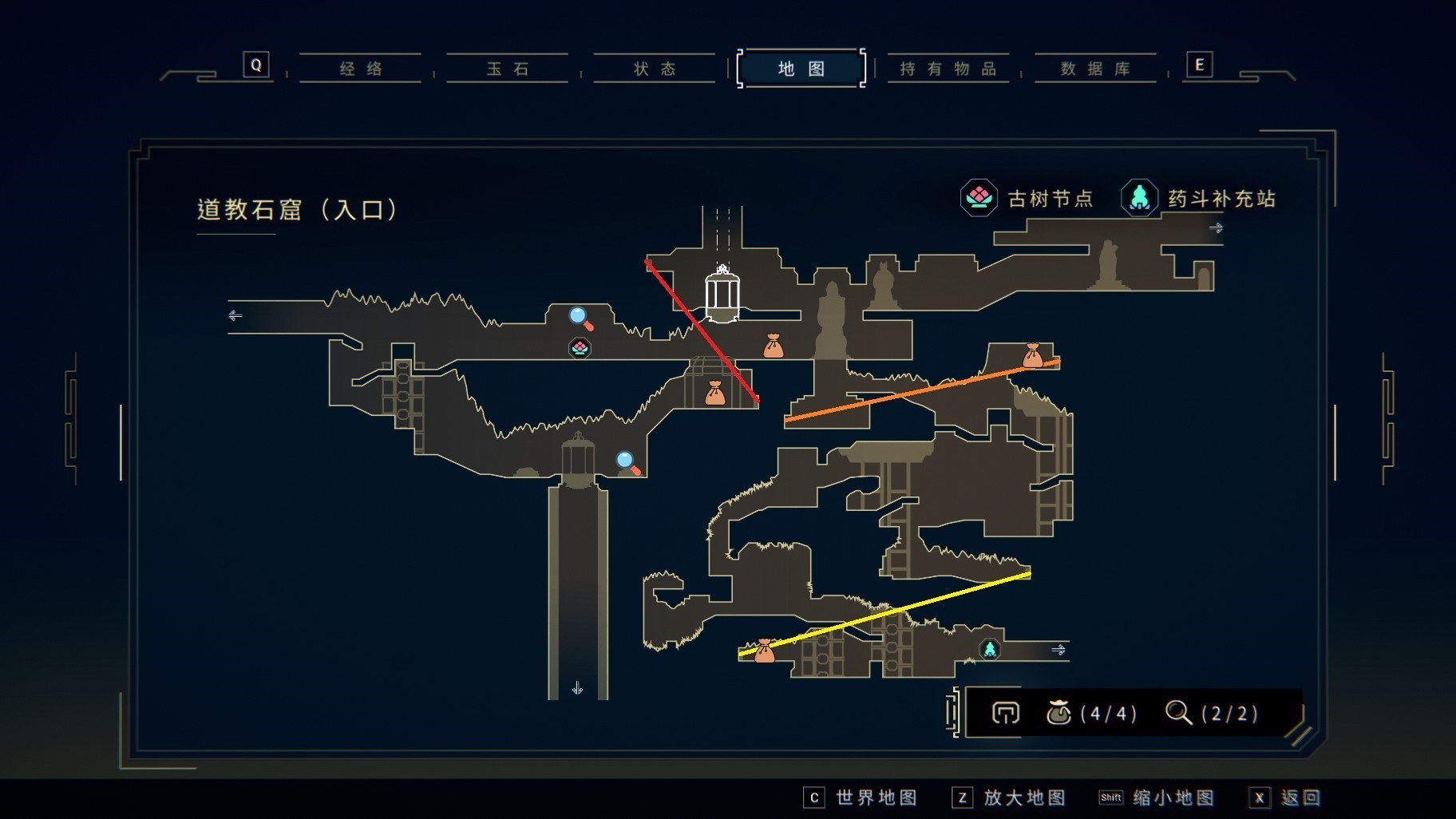Click the teal supply station marker on the map

(x=990, y=649)
